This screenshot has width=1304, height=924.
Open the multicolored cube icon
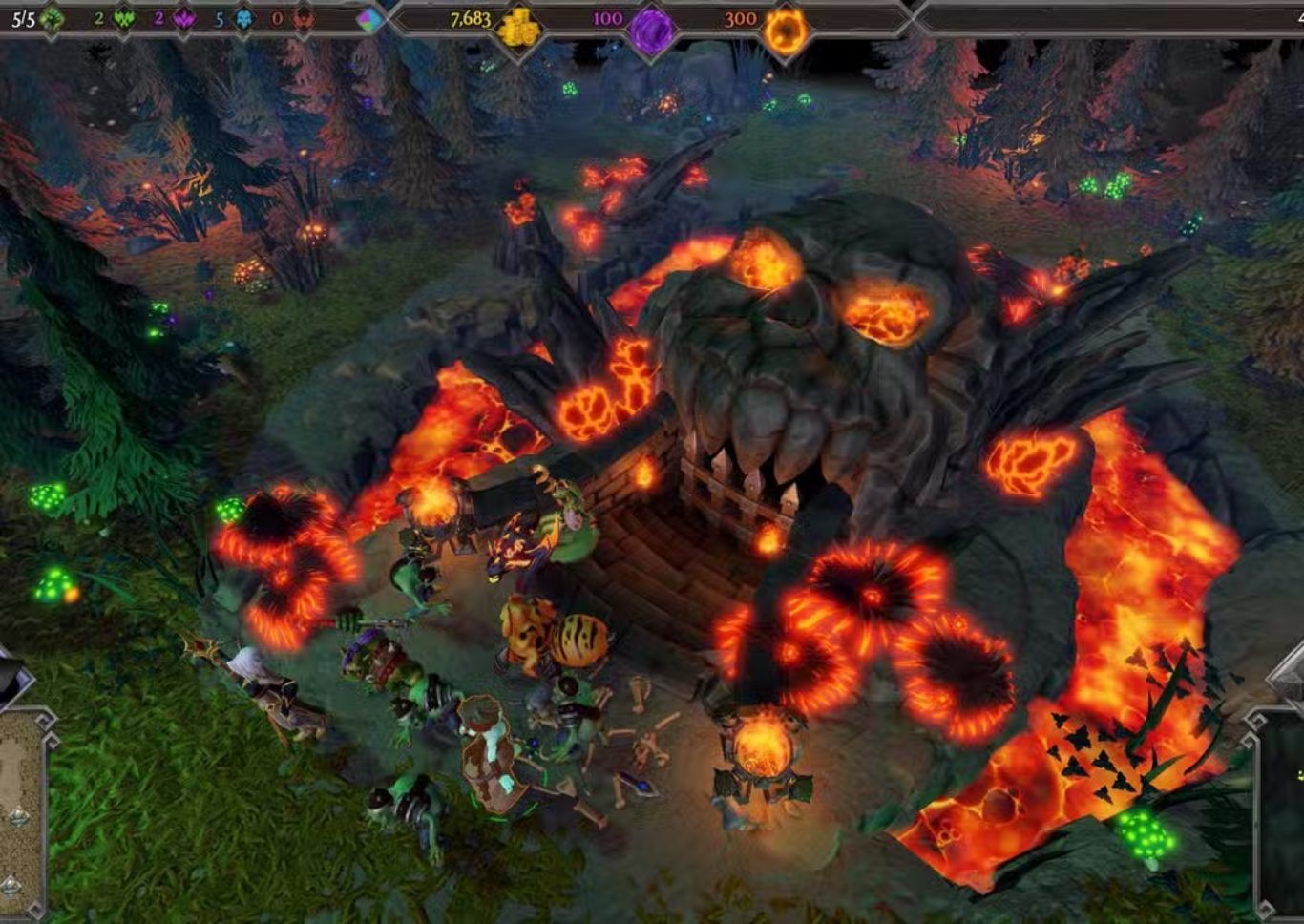tap(368, 20)
